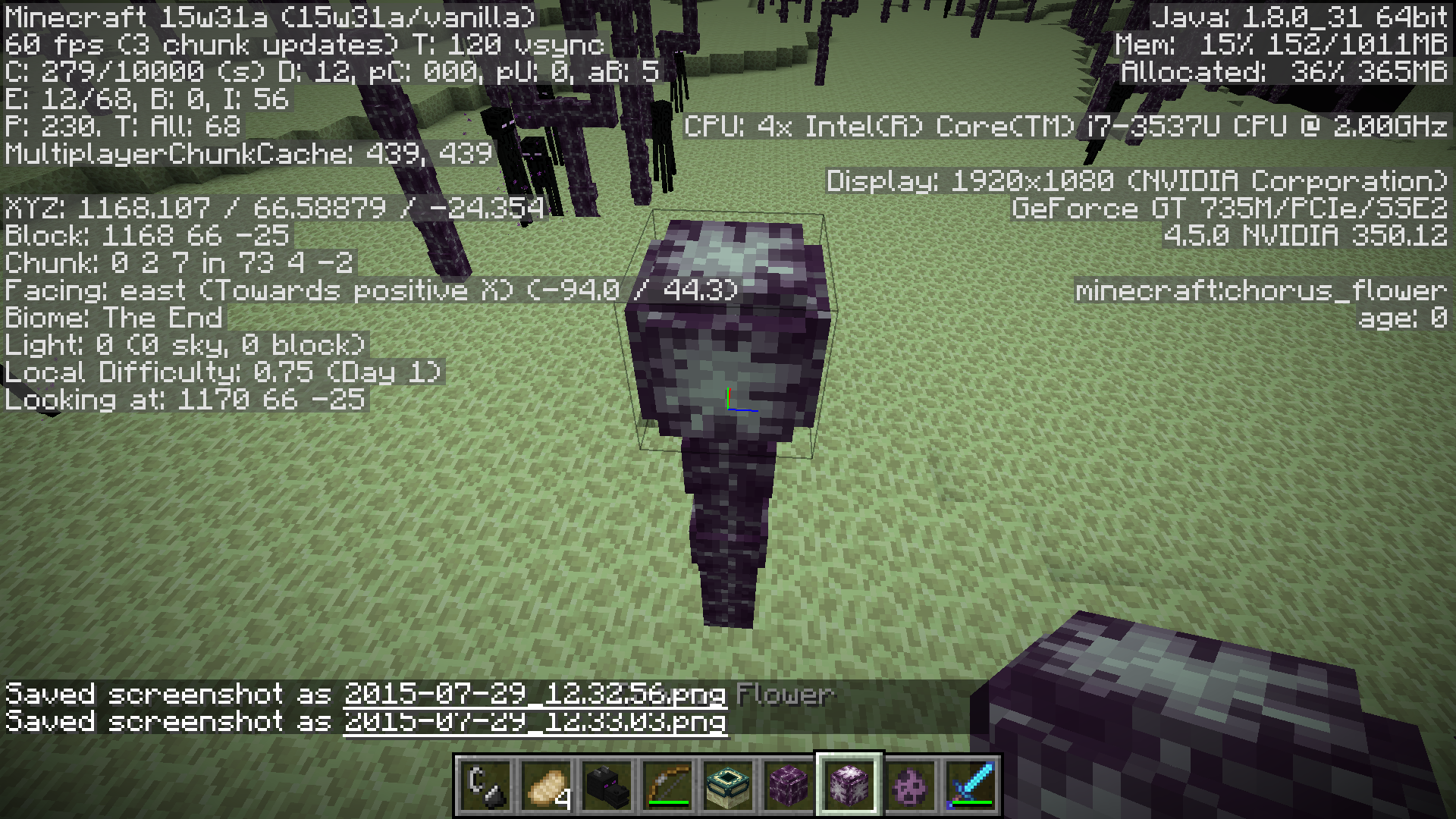Select the end portal frame block
The width and height of the screenshot is (1456, 819).
728,786
